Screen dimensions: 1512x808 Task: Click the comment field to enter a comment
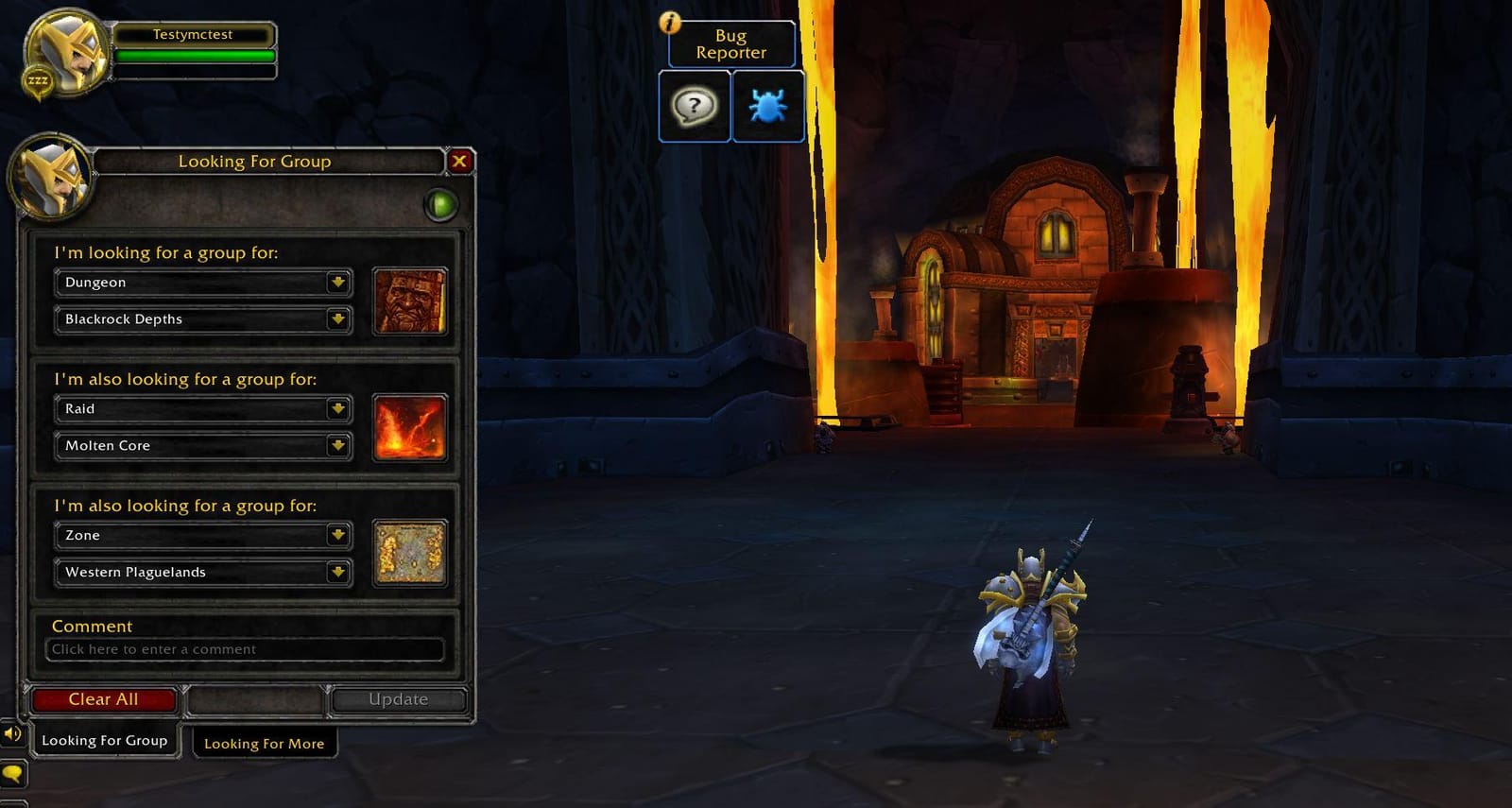click(x=246, y=649)
